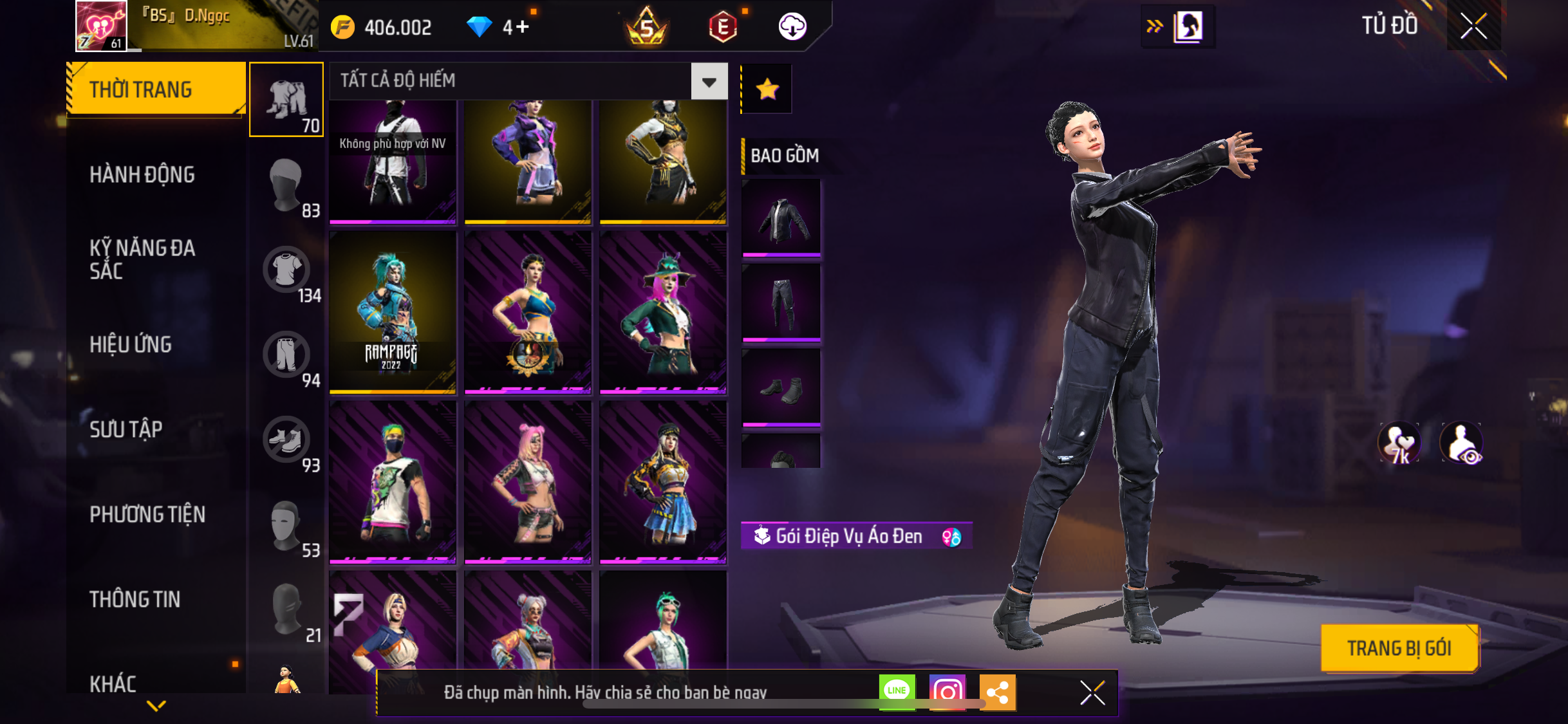Viewport: 1568px width, 724px height.
Task: Open the Sưu Tập section
Action: (126, 429)
